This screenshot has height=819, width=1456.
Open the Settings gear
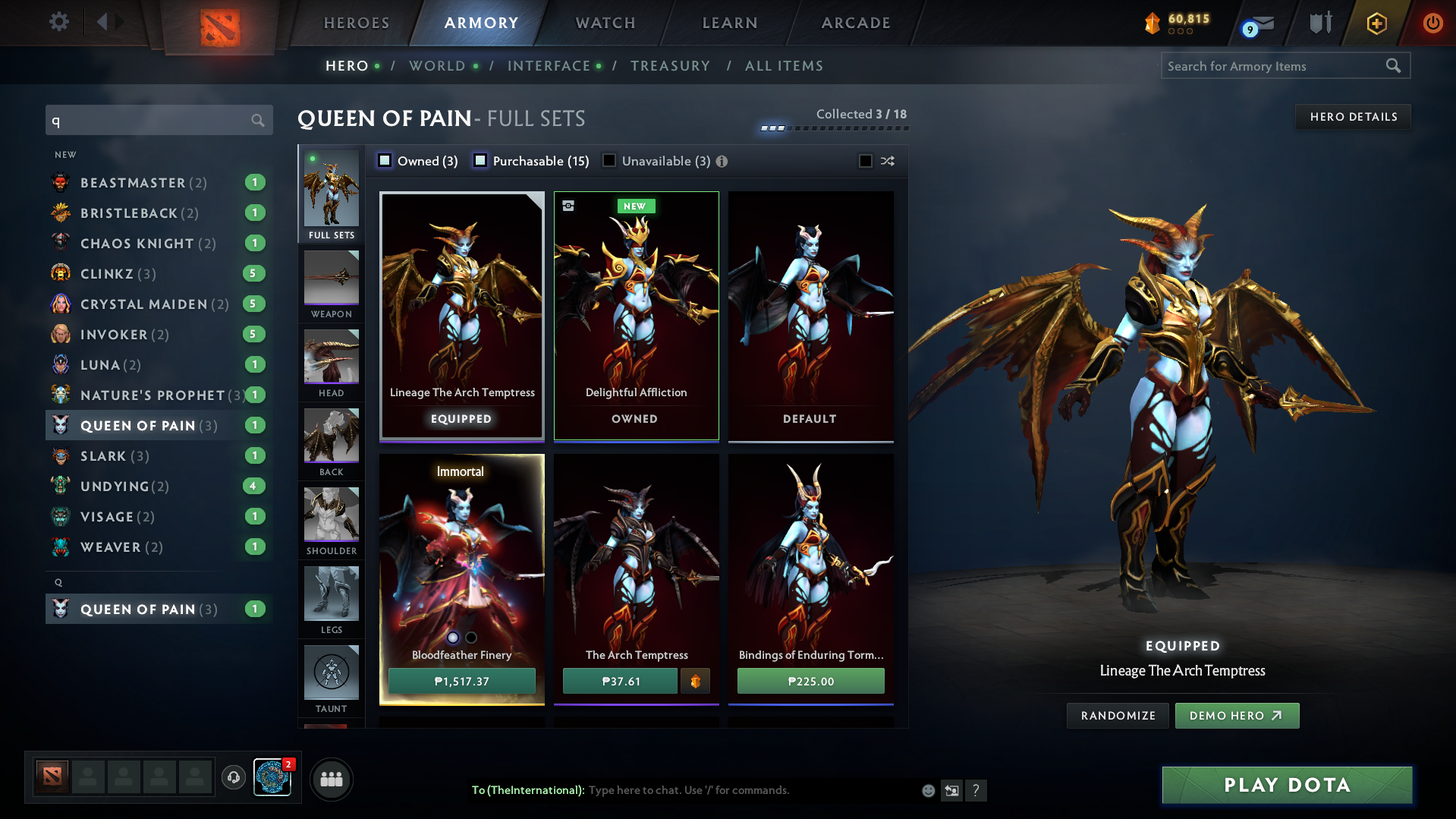[59, 22]
